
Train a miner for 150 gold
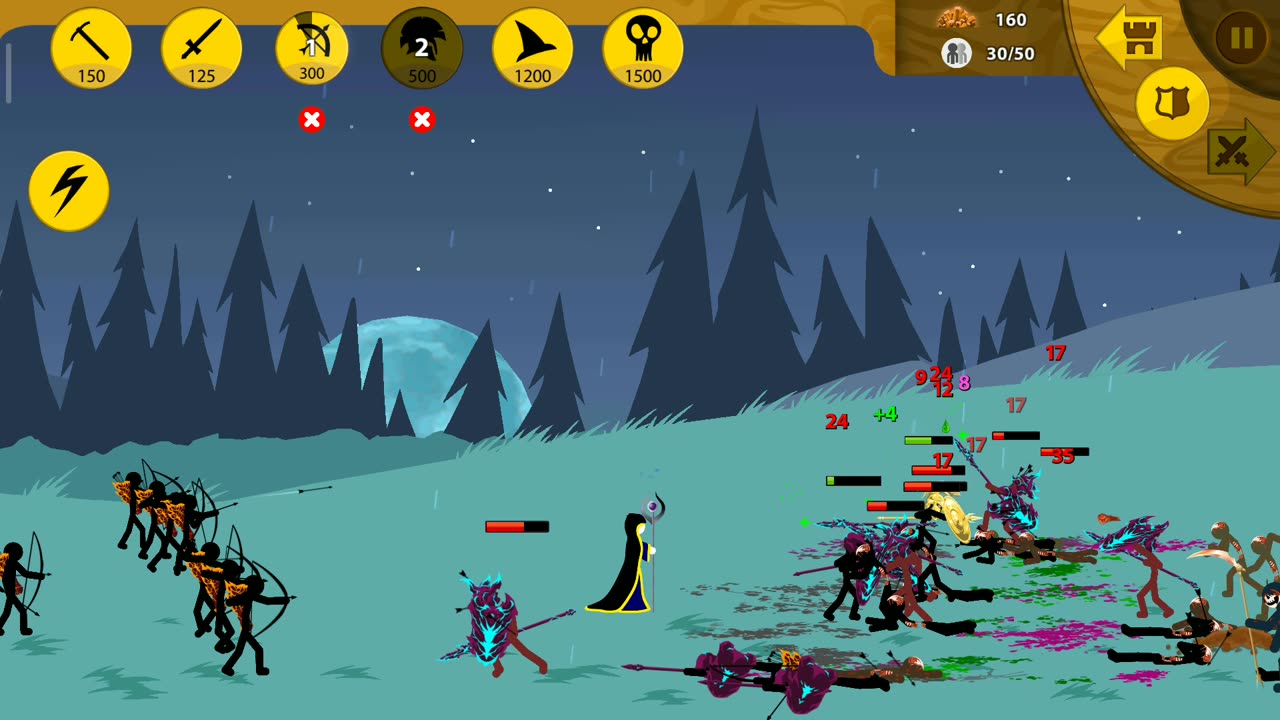pyautogui.click(x=91, y=47)
